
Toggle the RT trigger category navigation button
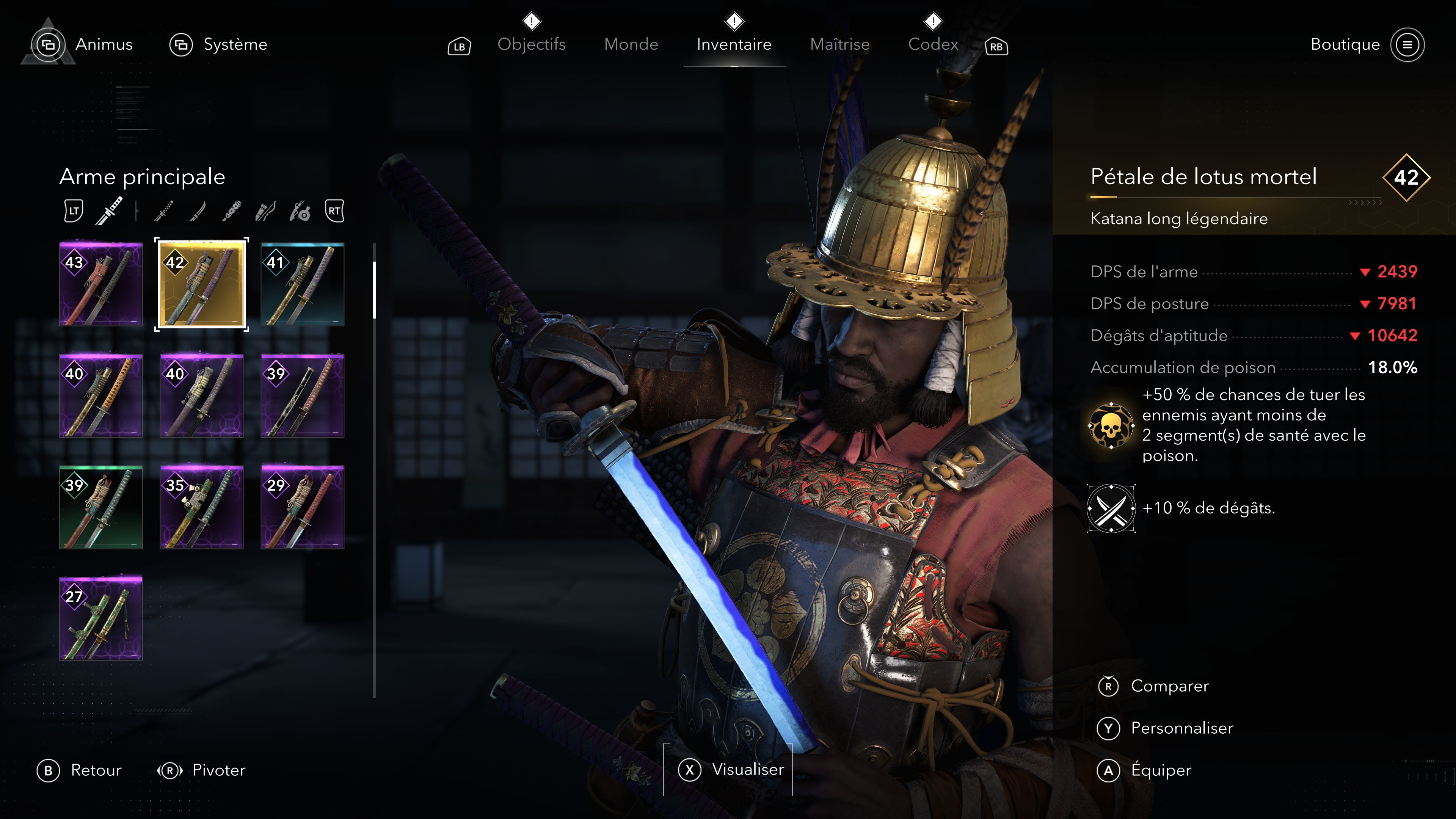click(334, 212)
